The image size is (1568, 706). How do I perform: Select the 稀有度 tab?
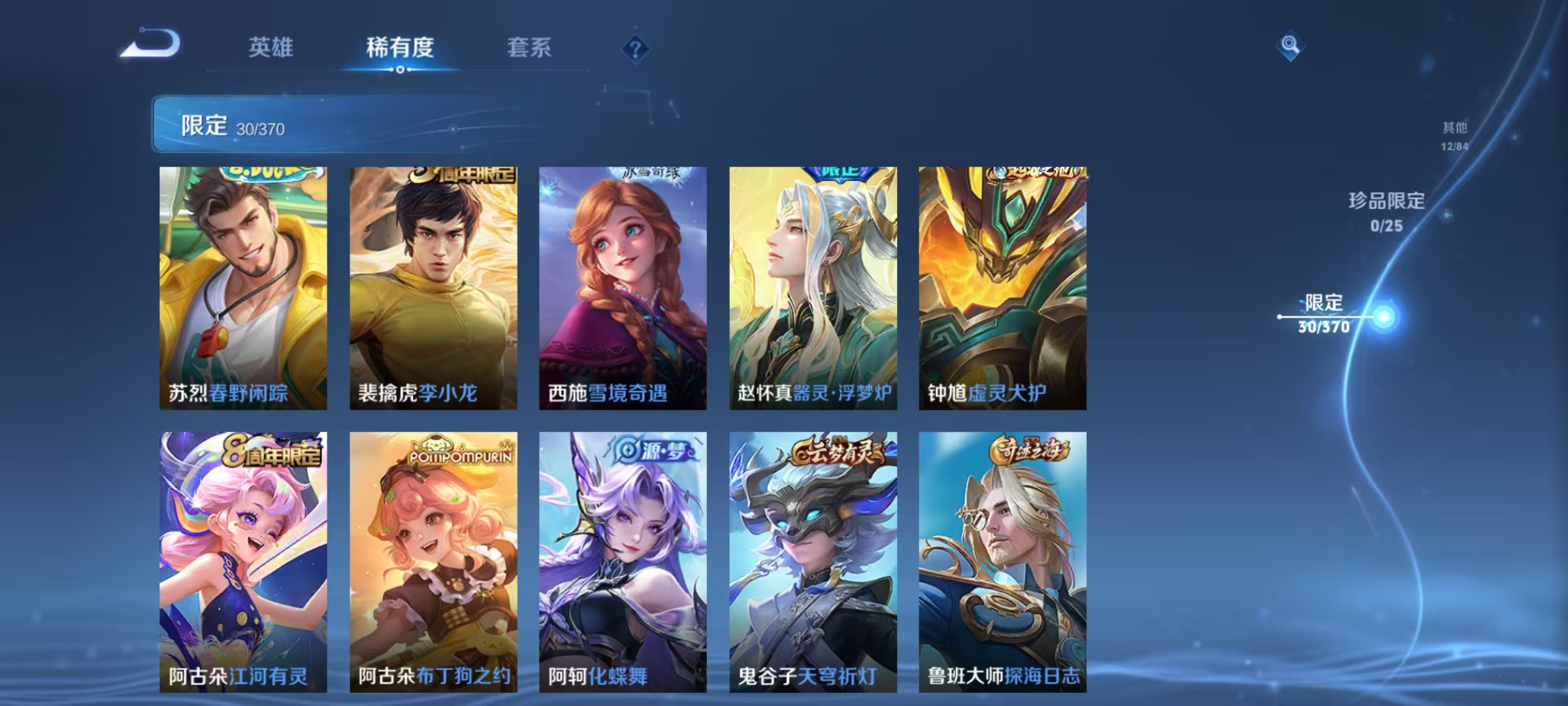tap(400, 47)
